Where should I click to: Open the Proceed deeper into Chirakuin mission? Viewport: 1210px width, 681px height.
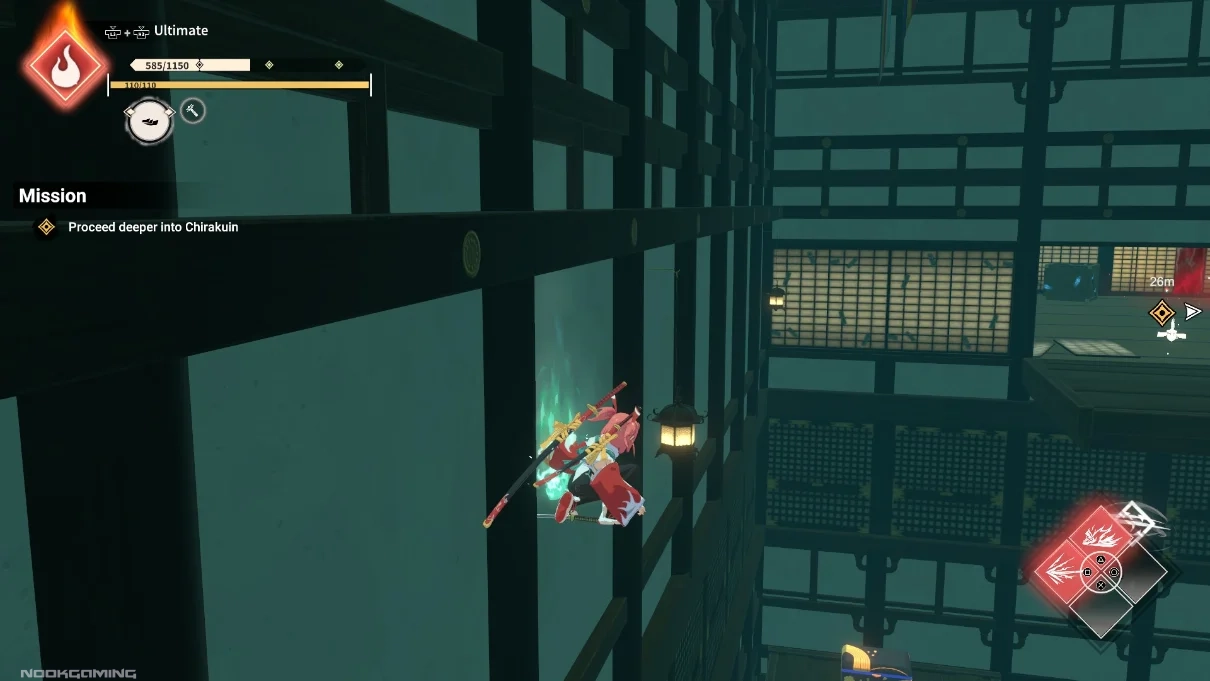point(153,227)
